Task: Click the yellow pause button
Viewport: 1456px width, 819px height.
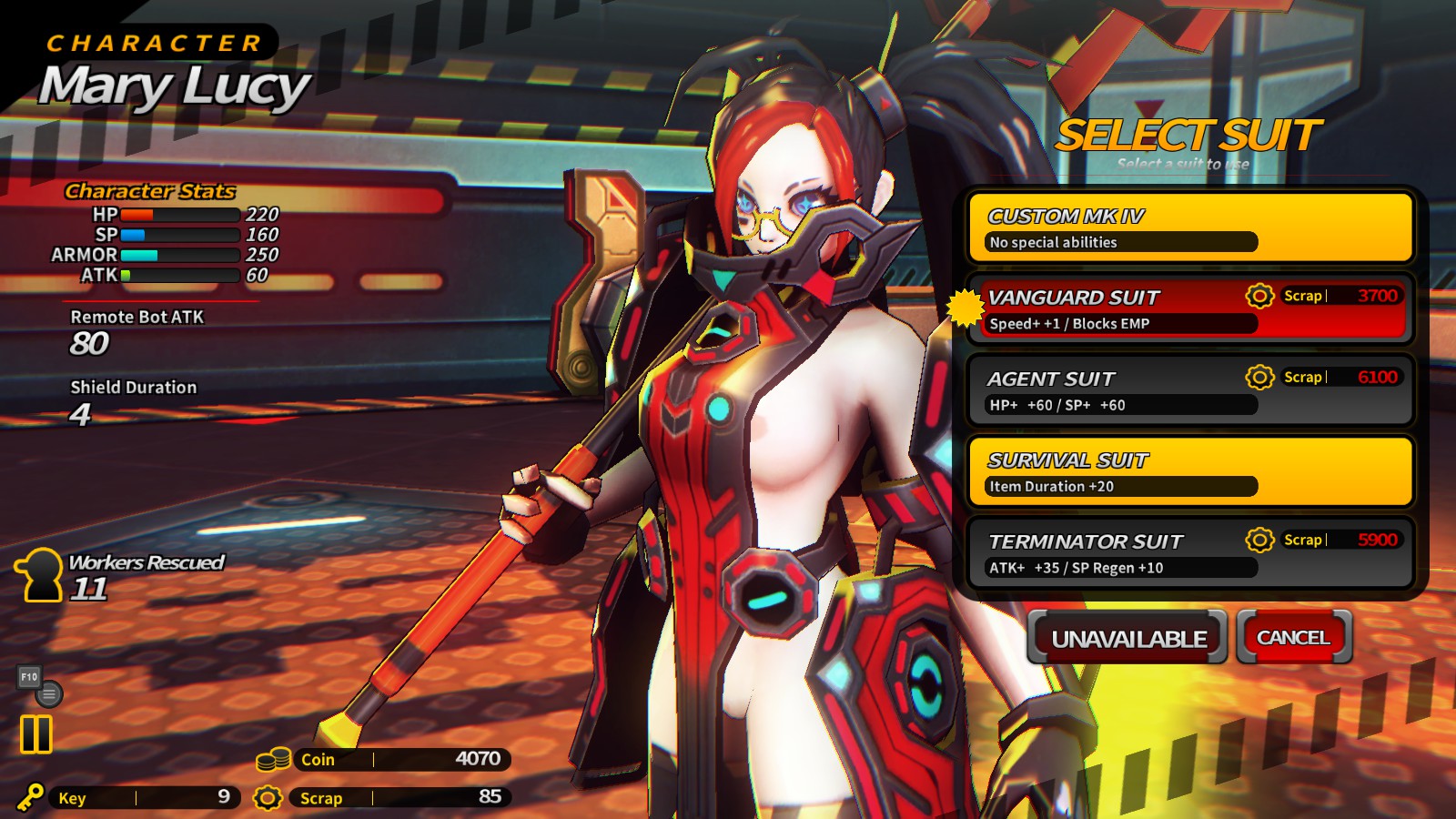Action: pyautogui.click(x=36, y=733)
